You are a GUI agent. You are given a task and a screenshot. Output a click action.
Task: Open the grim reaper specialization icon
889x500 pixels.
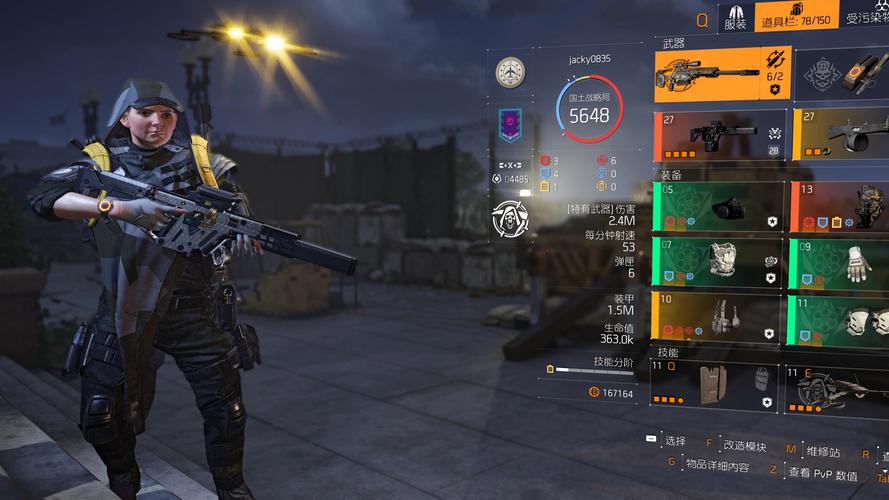click(x=510, y=218)
